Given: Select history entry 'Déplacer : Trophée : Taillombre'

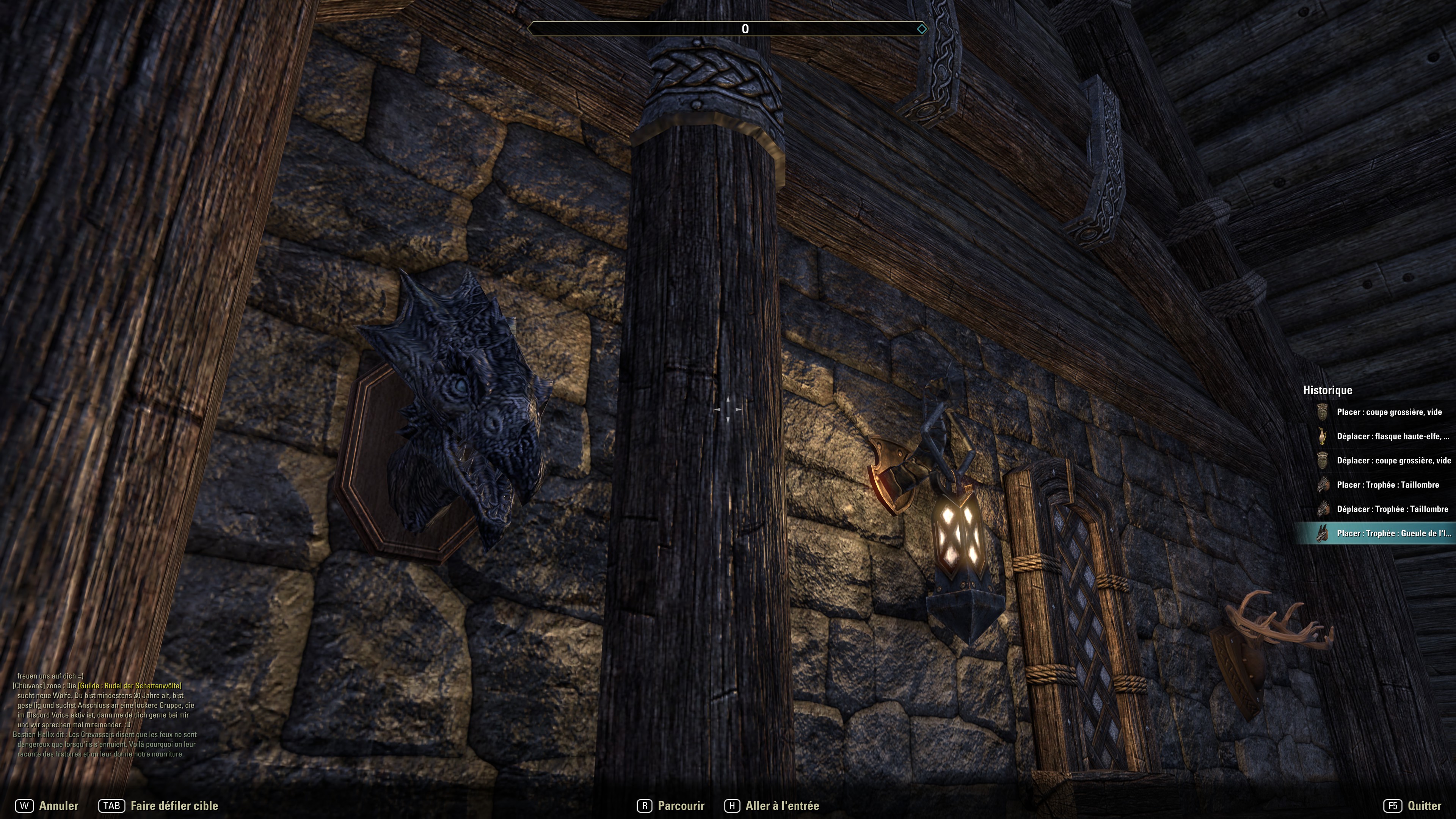Looking at the screenshot, I should (1392, 509).
